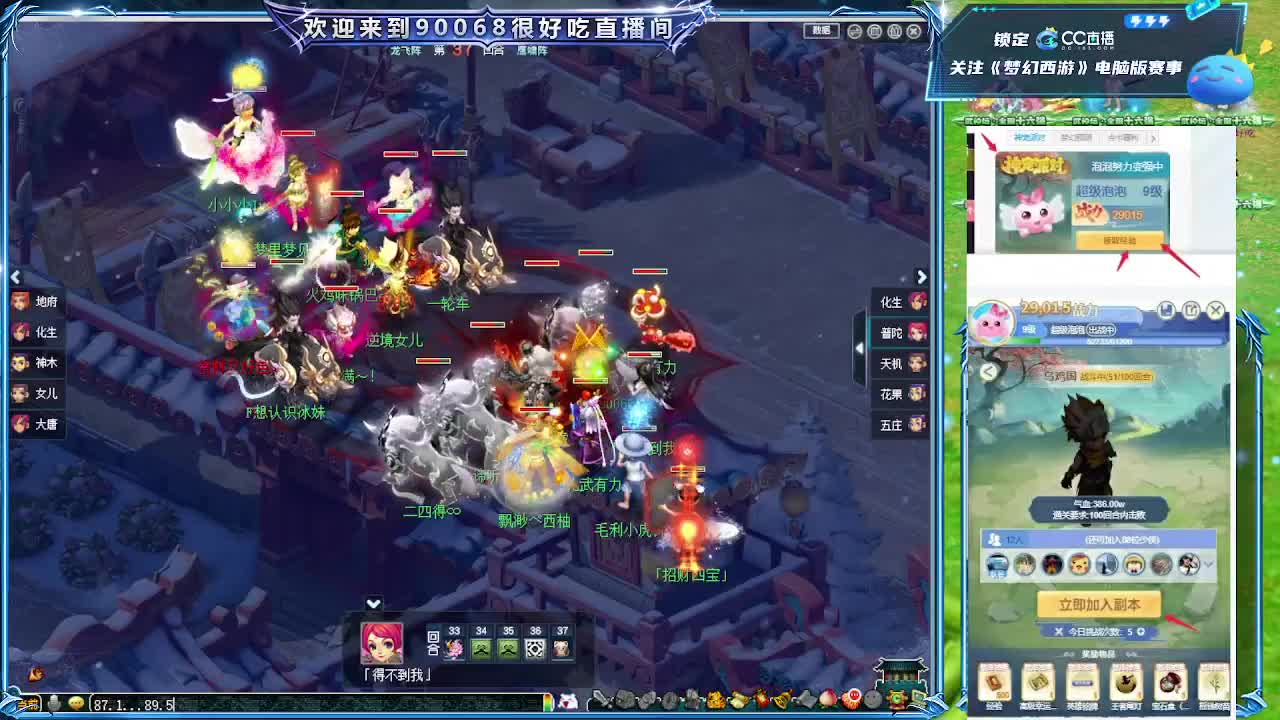The image size is (1280, 720).
Task: Select the bell icon in the bottom toolbar
Action: (779, 698)
